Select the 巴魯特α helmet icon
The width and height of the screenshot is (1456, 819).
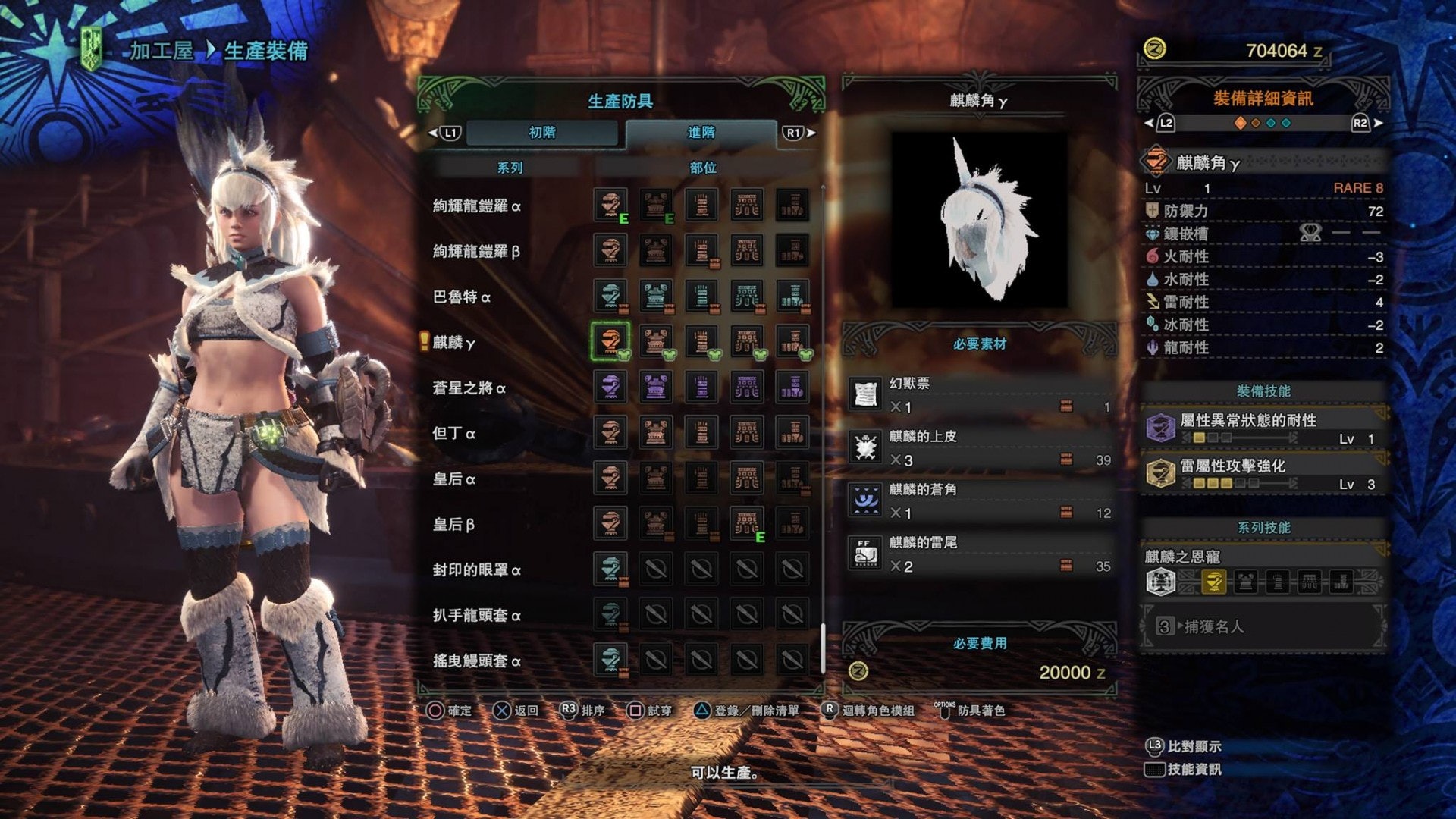tap(610, 296)
